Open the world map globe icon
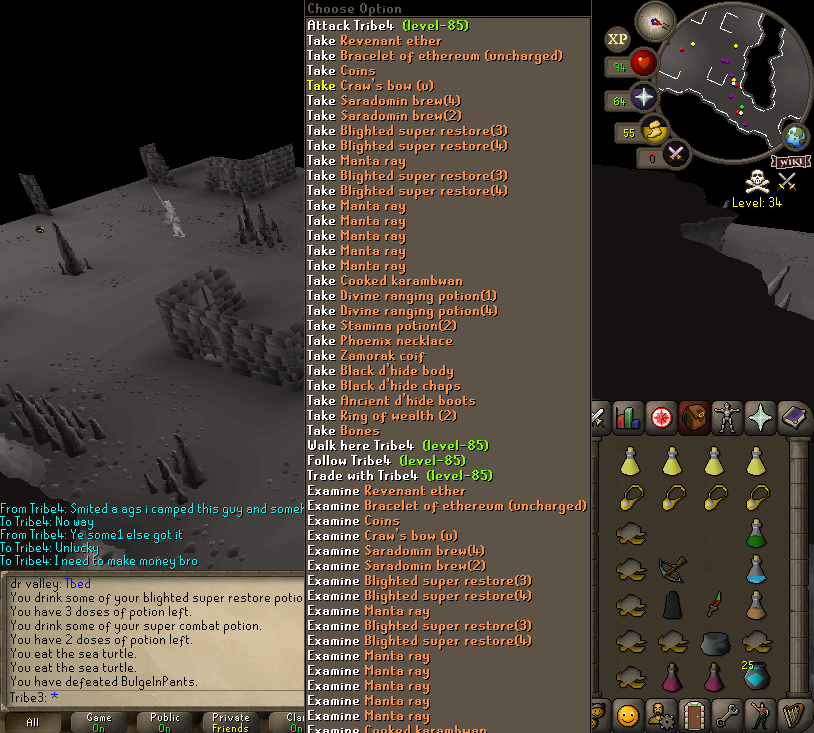 tap(796, 138)
